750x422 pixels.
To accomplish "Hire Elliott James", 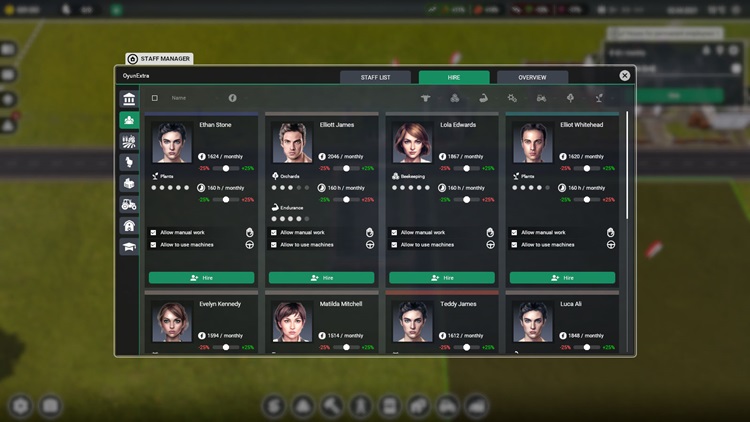I will [321, 278].
